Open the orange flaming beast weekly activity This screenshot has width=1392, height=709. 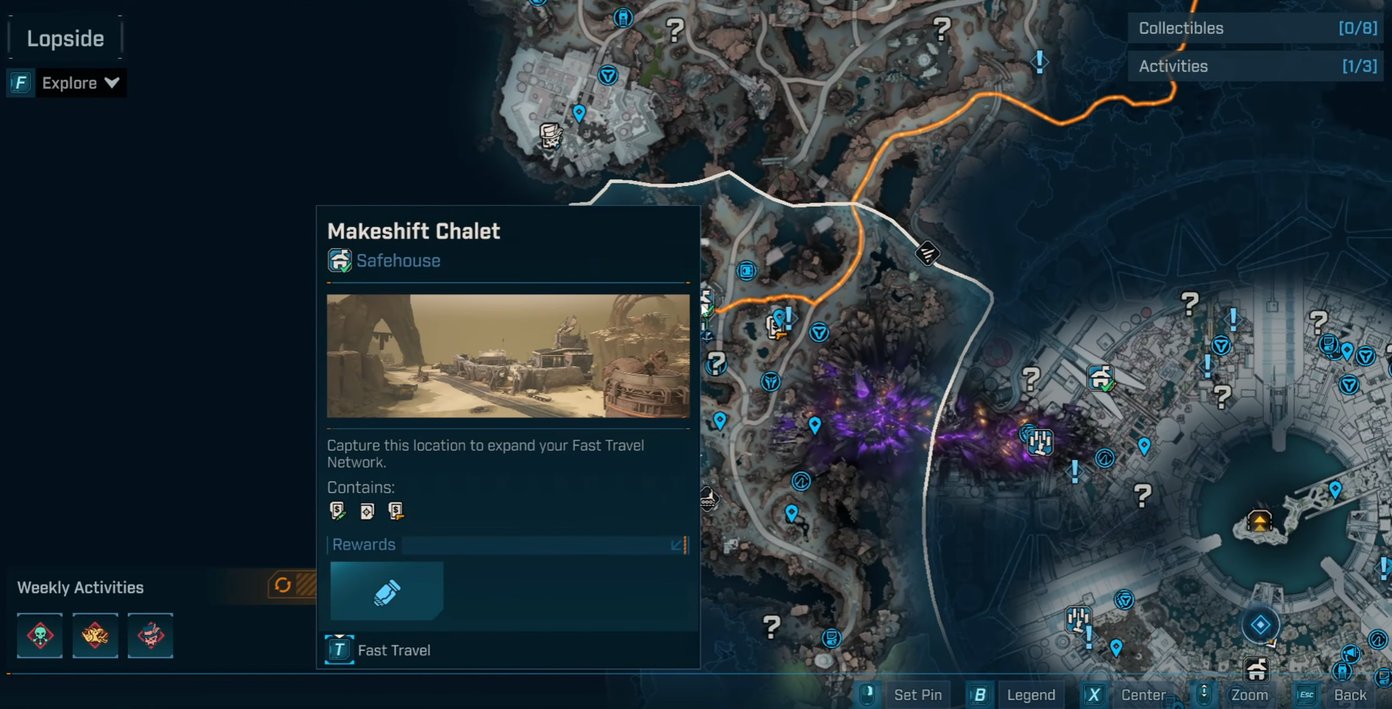click(95, 636)
